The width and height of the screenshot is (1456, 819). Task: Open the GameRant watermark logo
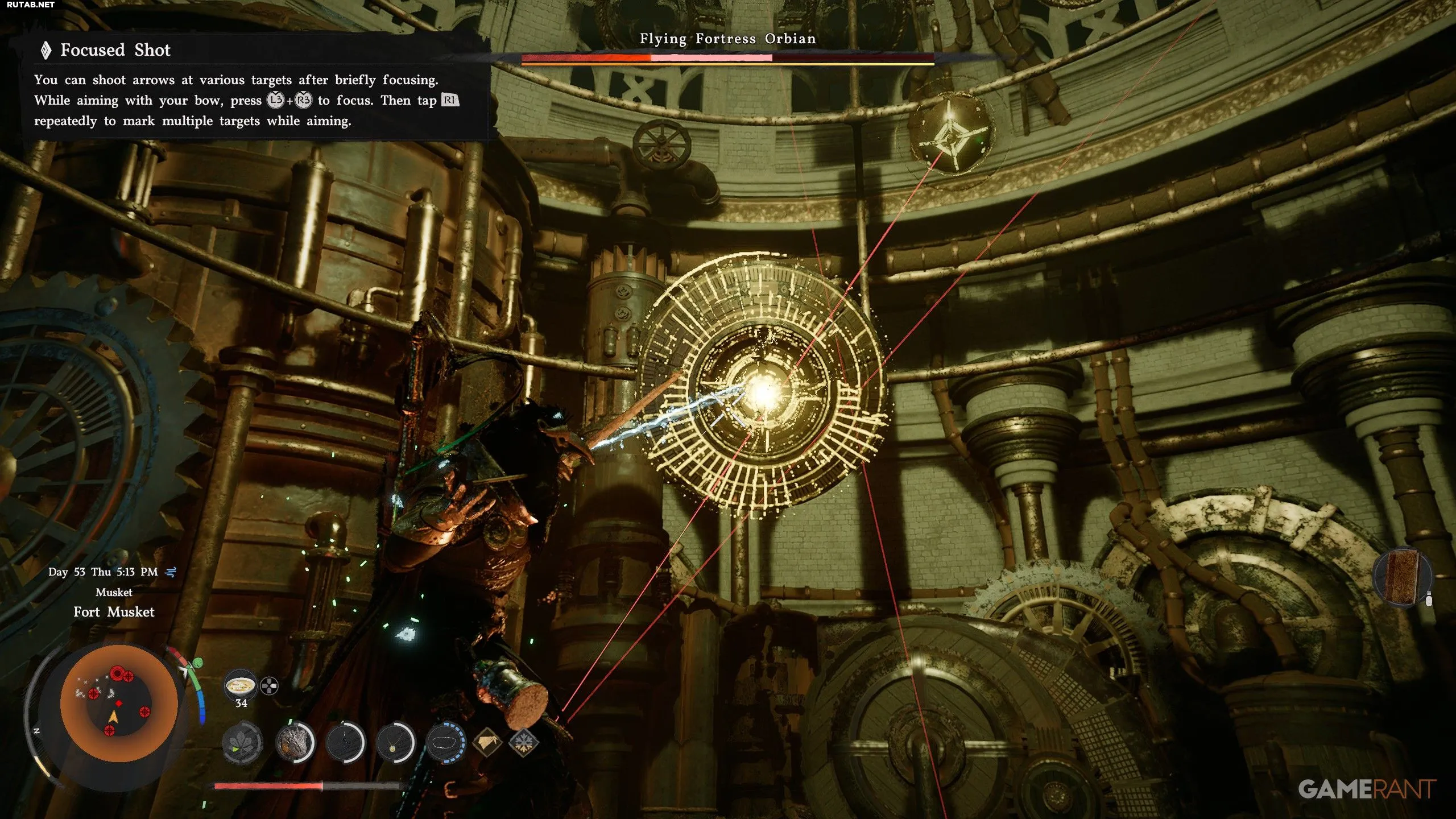[x=1366, y=789]
